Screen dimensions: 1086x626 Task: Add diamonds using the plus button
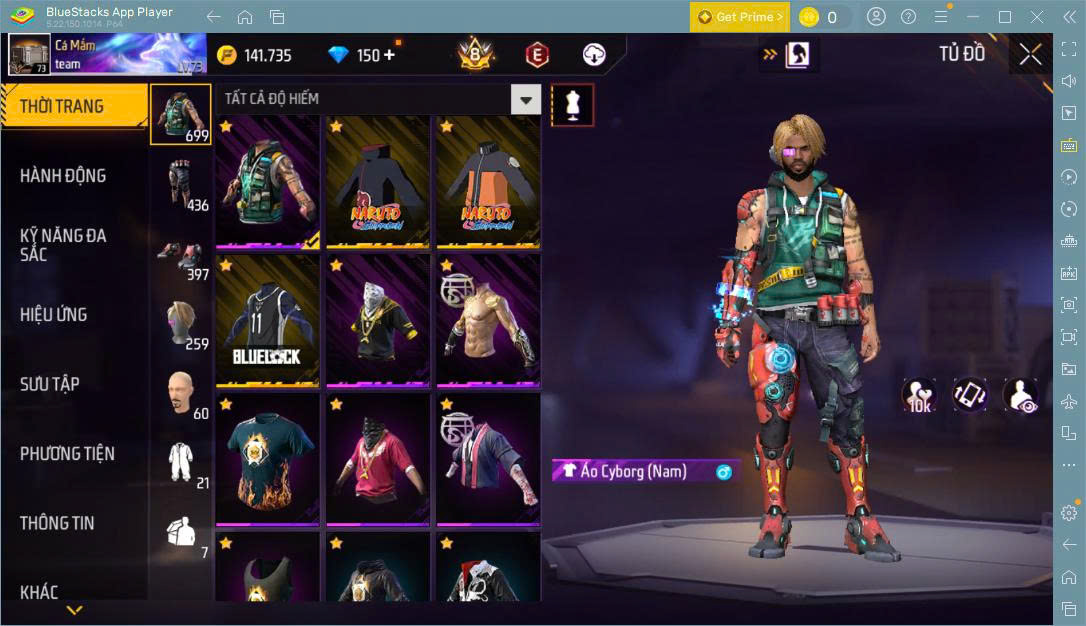click(x=388, y=55)
